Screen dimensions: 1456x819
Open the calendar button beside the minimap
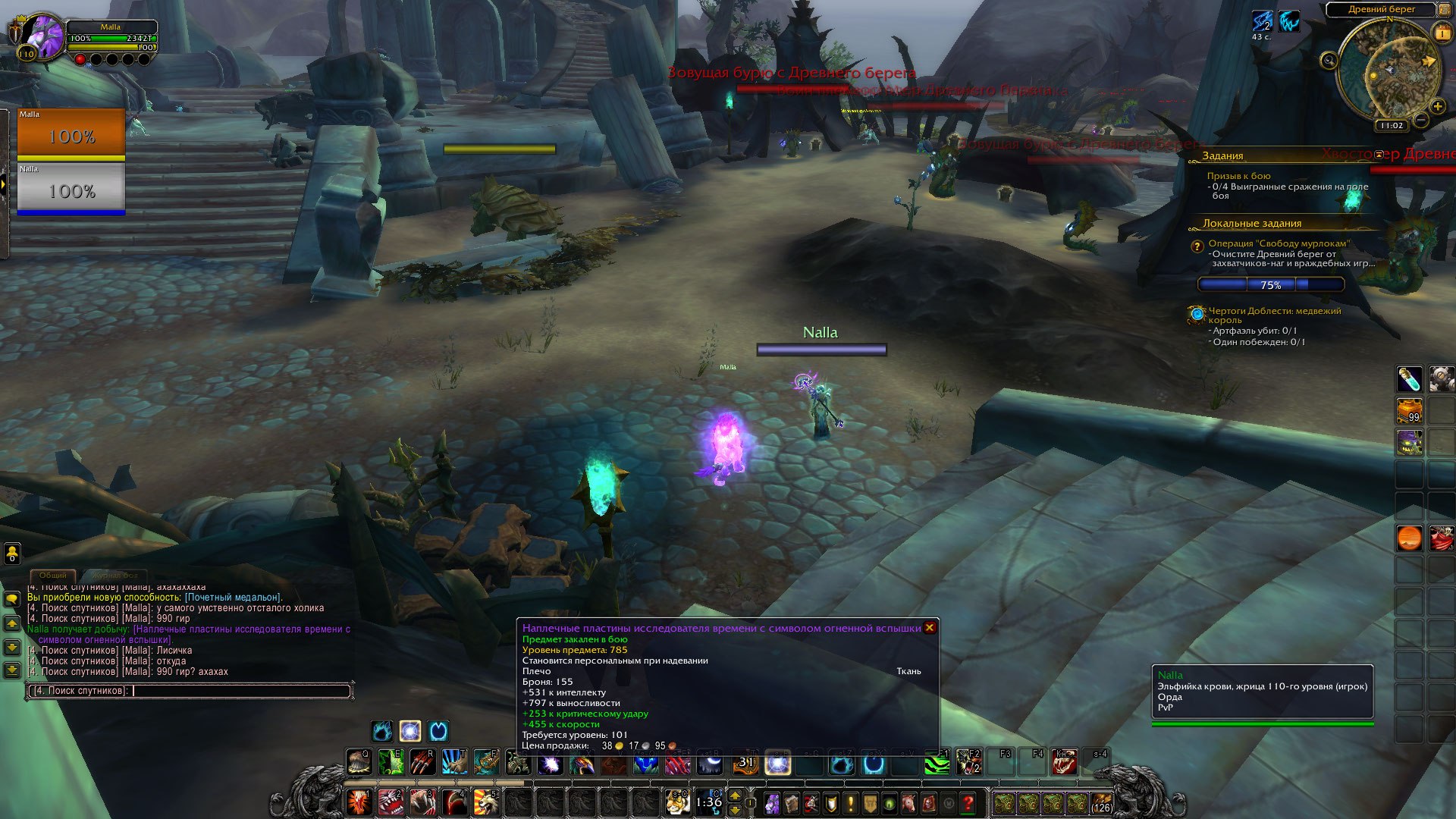tap(1442, 33)
